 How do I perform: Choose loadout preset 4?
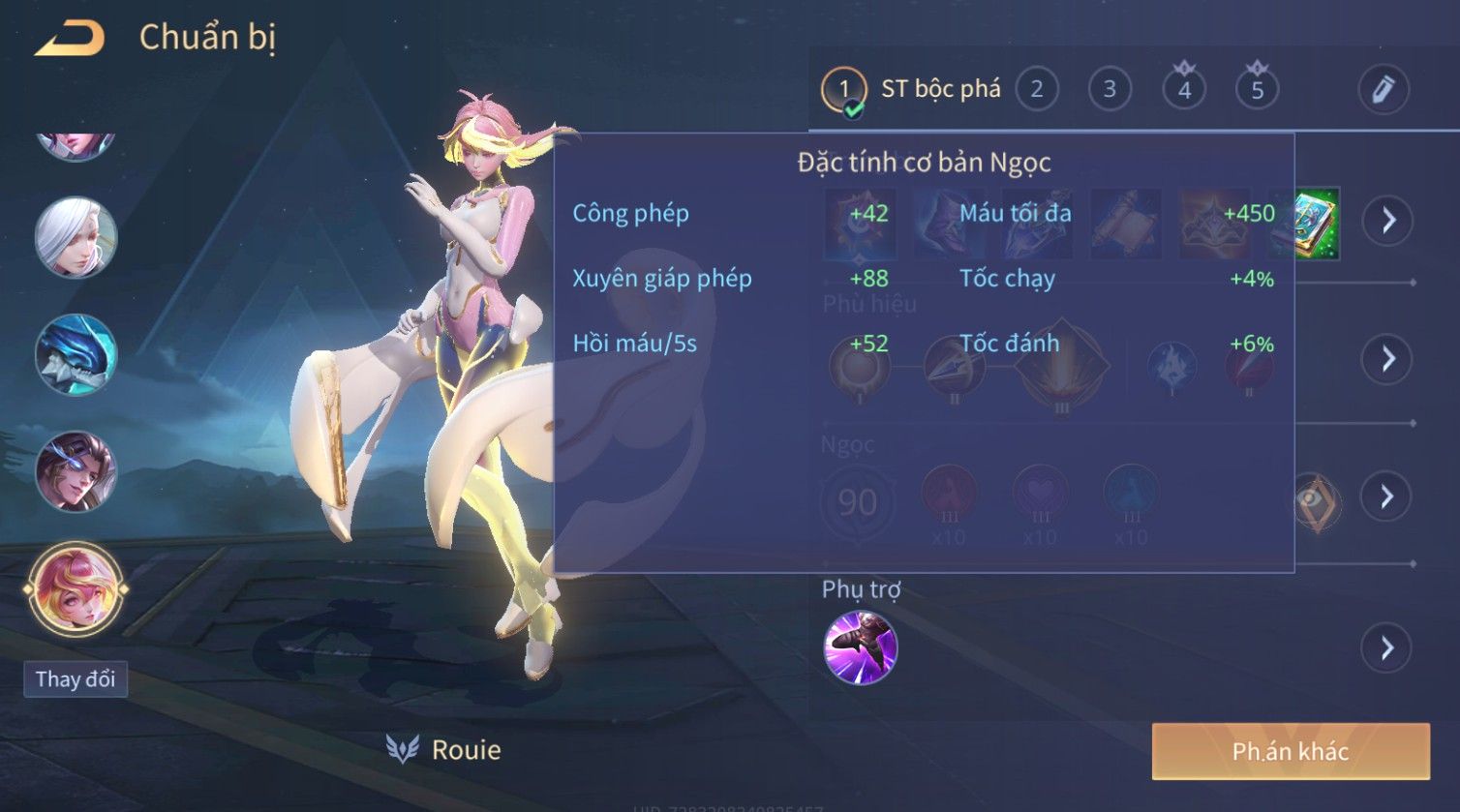[x=1184, y=90]
